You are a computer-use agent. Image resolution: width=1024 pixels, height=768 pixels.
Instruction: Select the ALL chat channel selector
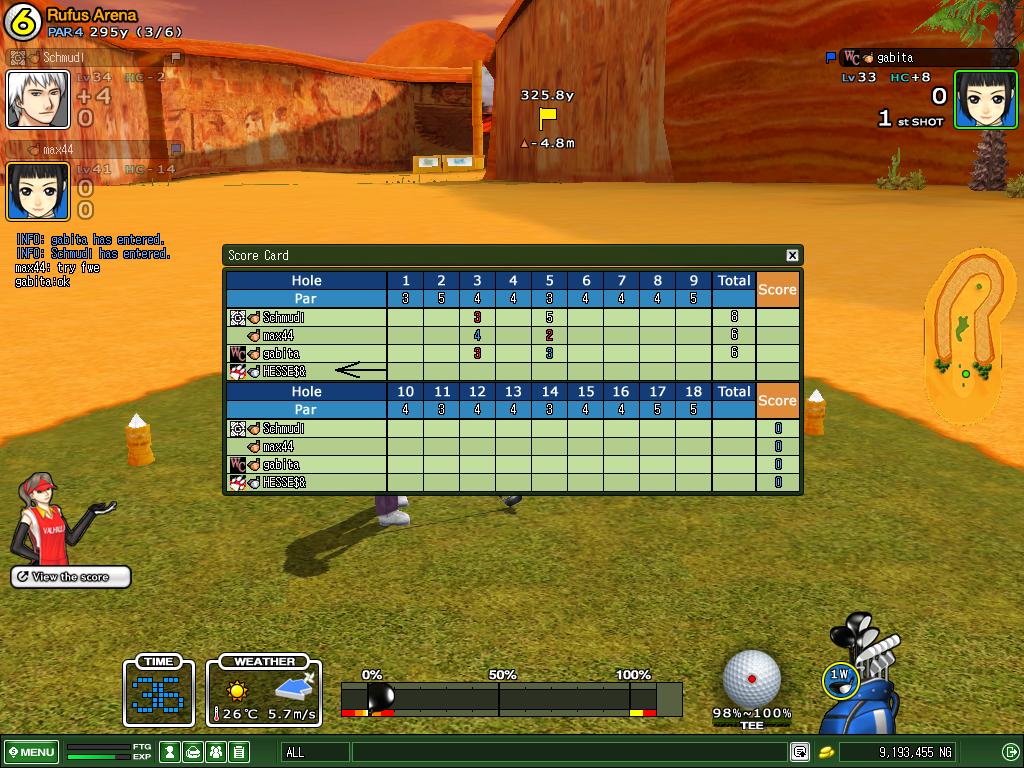click(315, 752)
